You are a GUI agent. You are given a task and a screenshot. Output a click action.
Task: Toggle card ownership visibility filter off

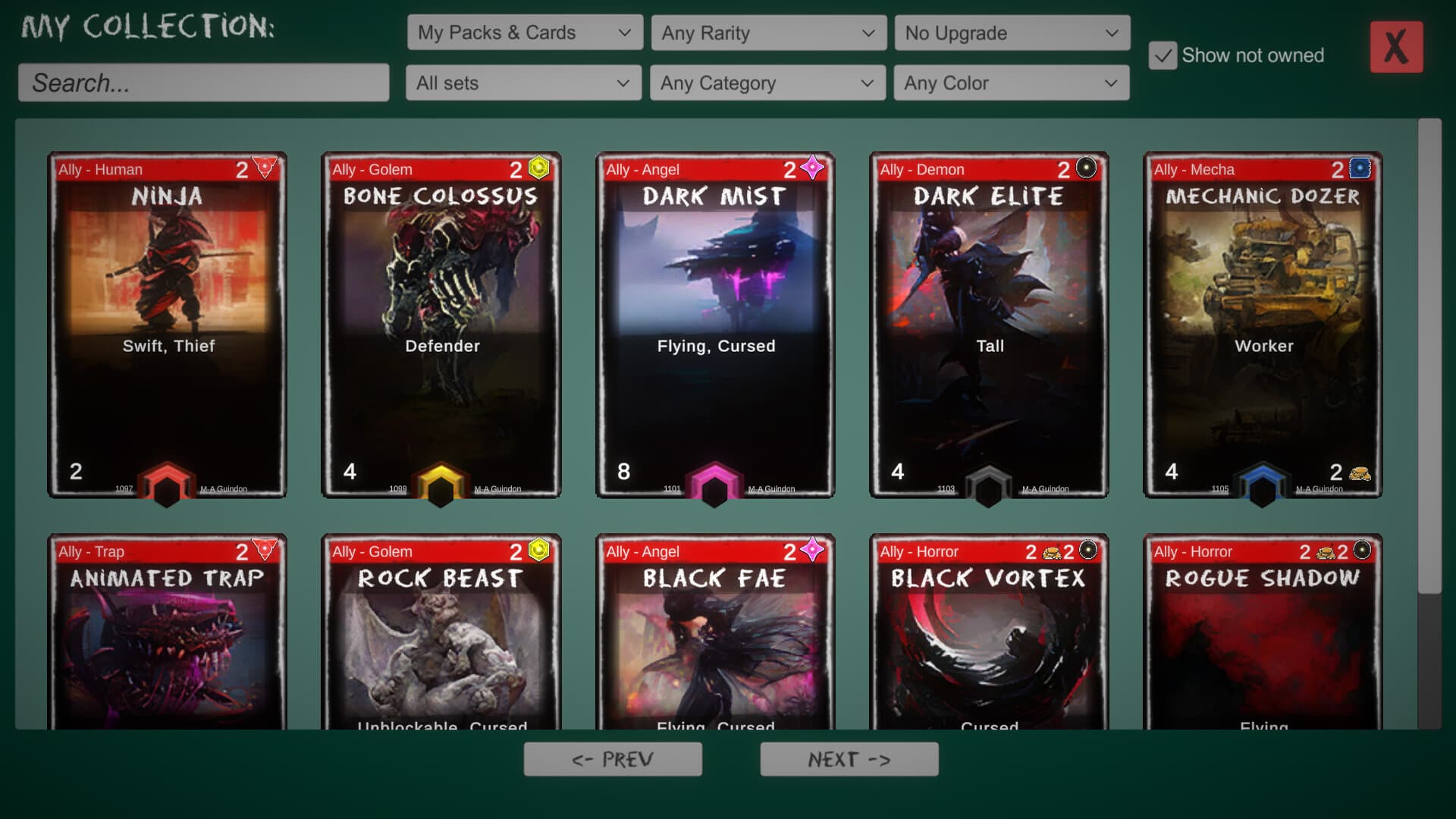click(x=1163, y=55)
